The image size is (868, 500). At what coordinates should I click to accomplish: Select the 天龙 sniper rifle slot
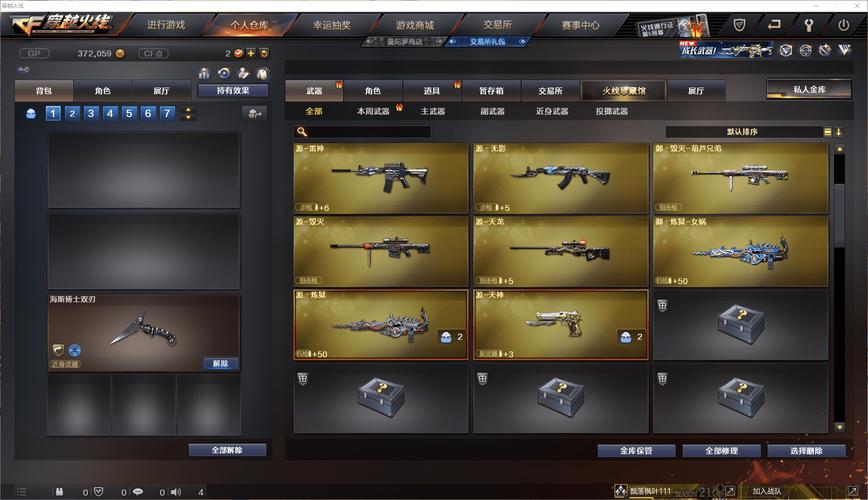pyautogui.click(x=560, y=251)
